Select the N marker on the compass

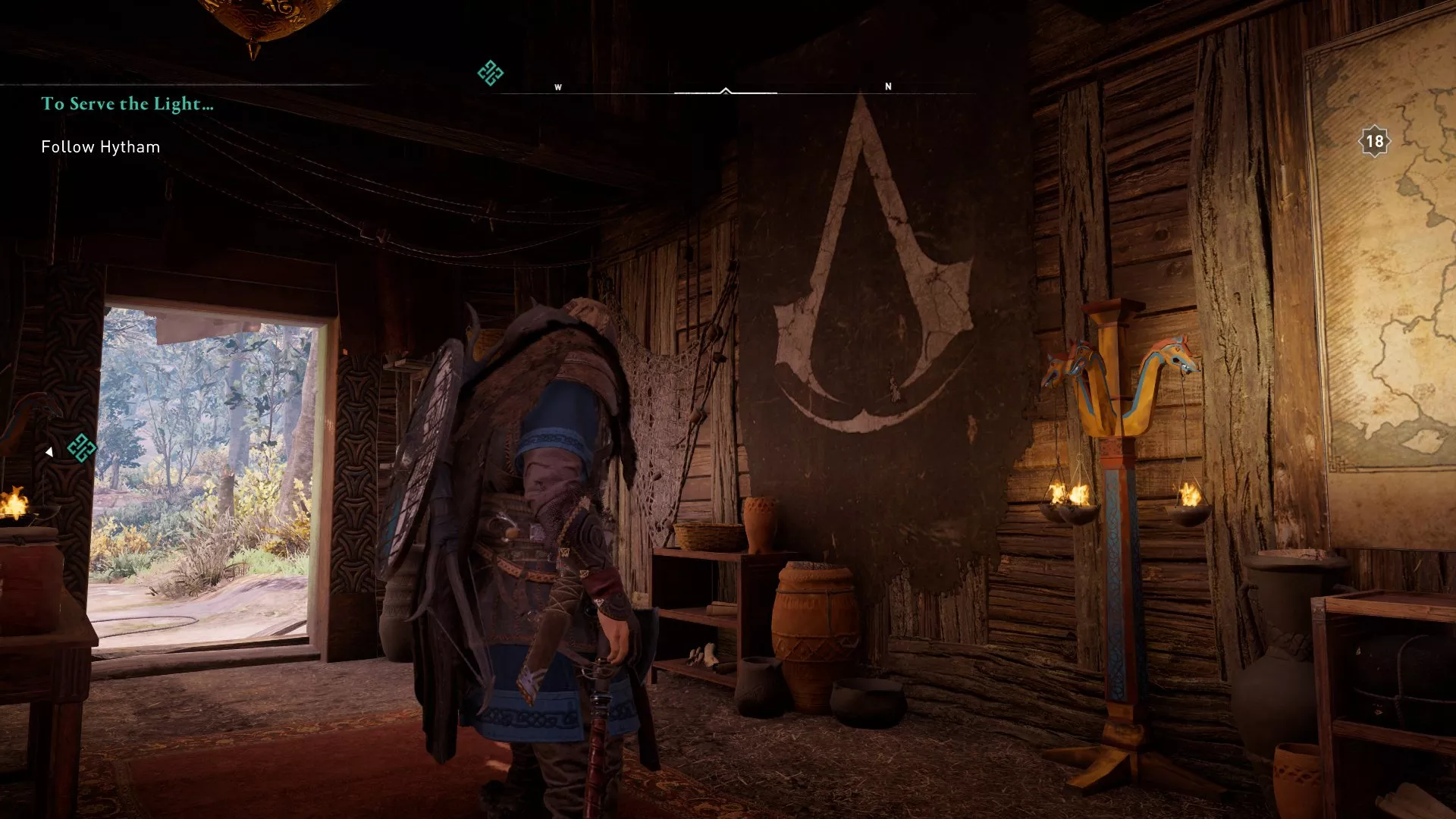887,87
